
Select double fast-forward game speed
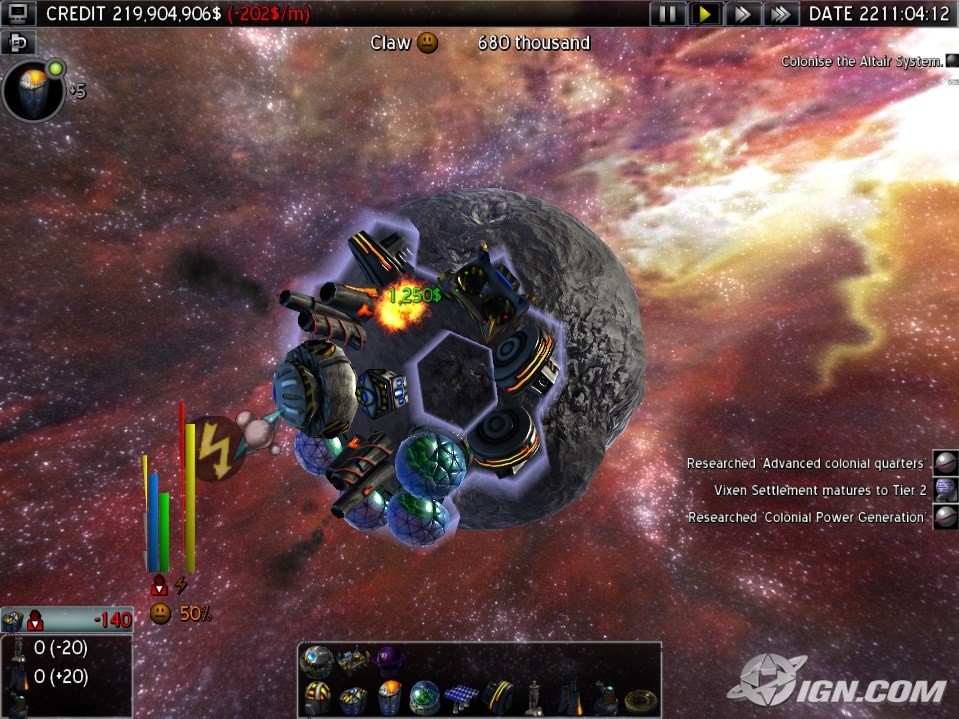(742, 14)
